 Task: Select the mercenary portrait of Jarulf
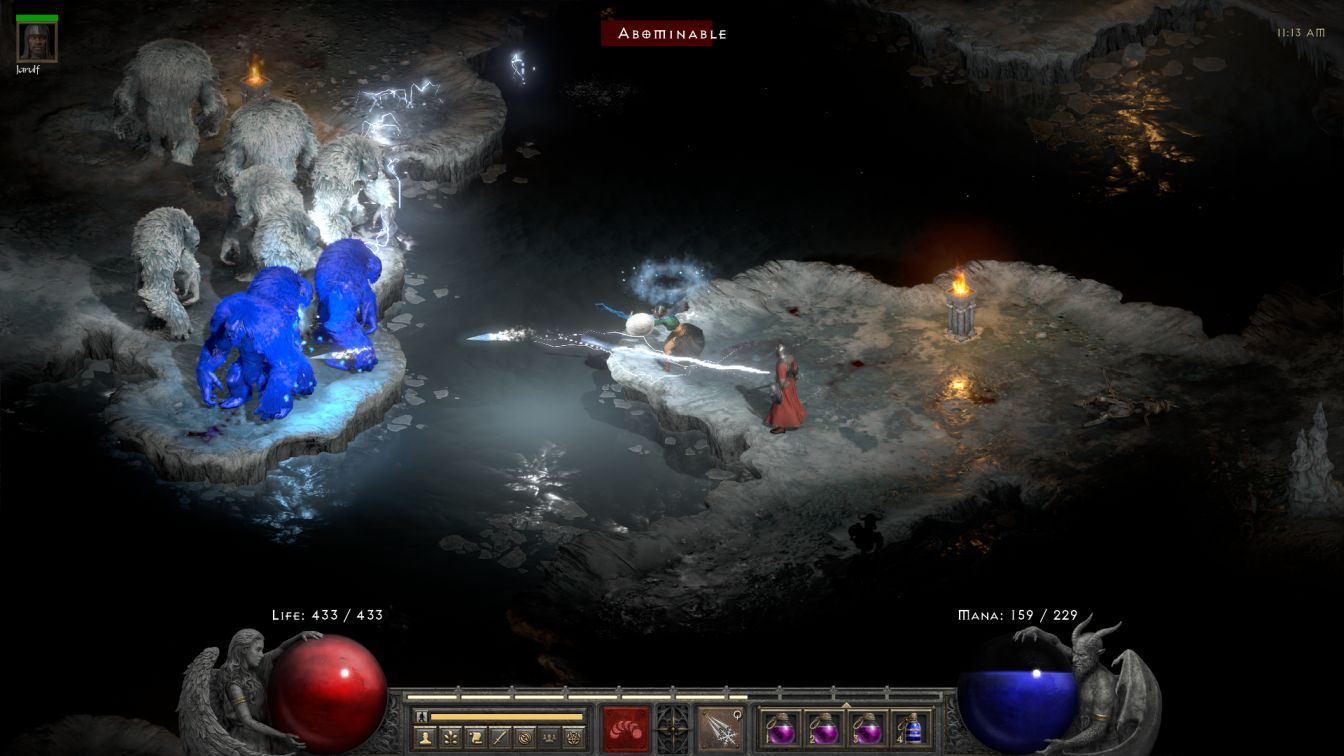click(x=37, y=41)
